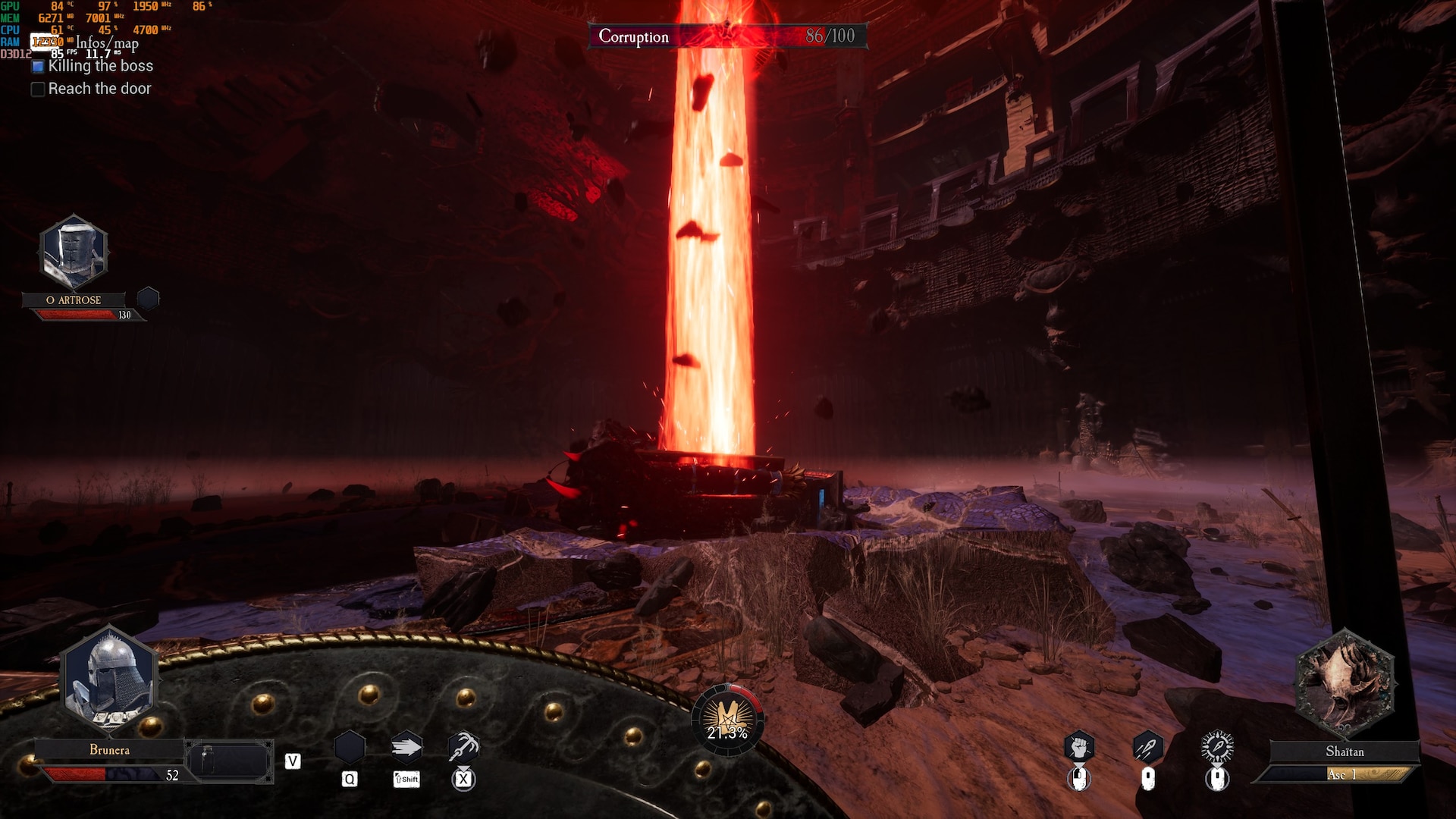Activate the fist punch attack icon
Viewport: 1456px width, 819px height.
pyautogui.click(x=1079, y=748)
